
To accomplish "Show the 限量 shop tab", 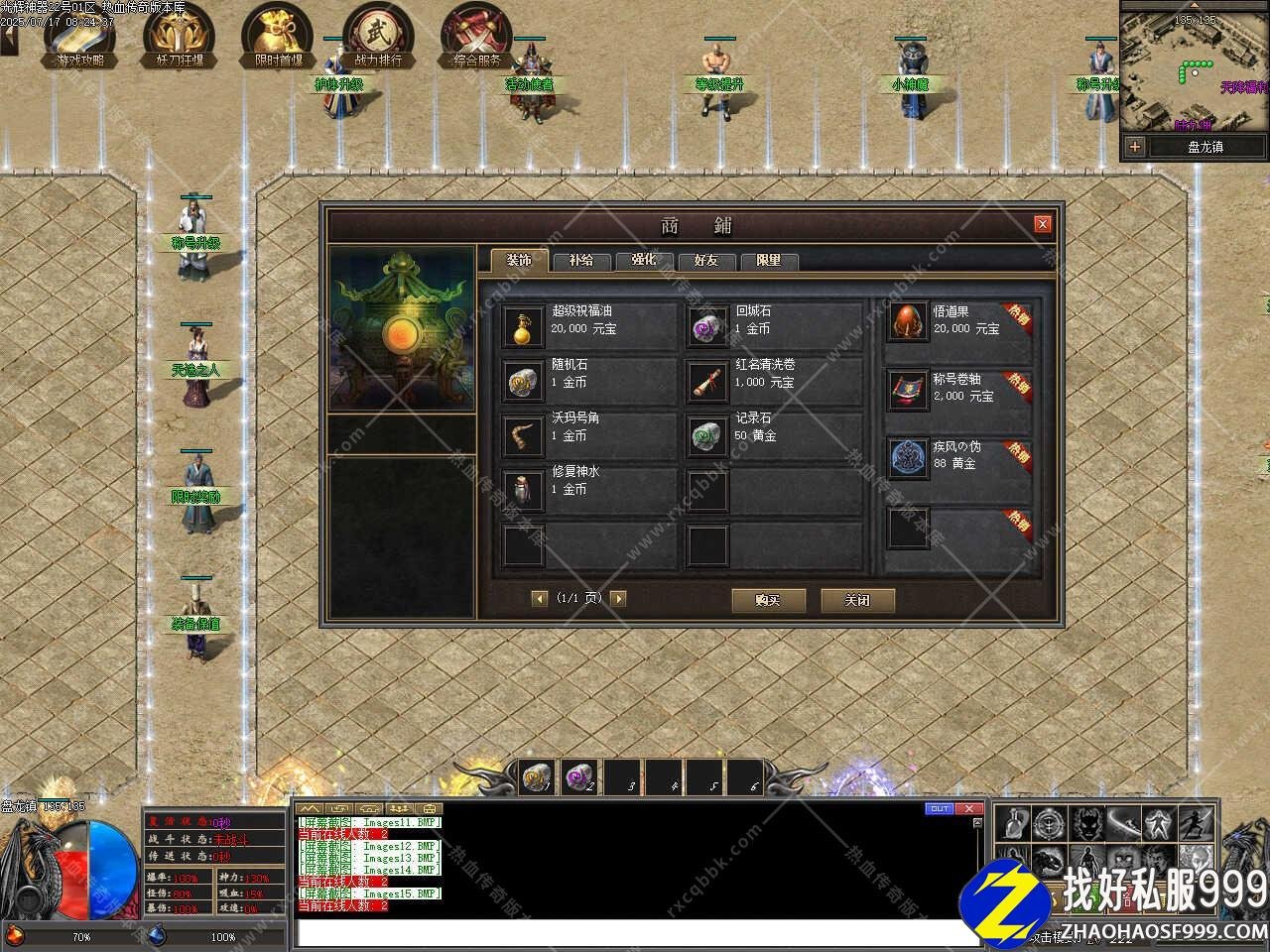I will [768, 260].
